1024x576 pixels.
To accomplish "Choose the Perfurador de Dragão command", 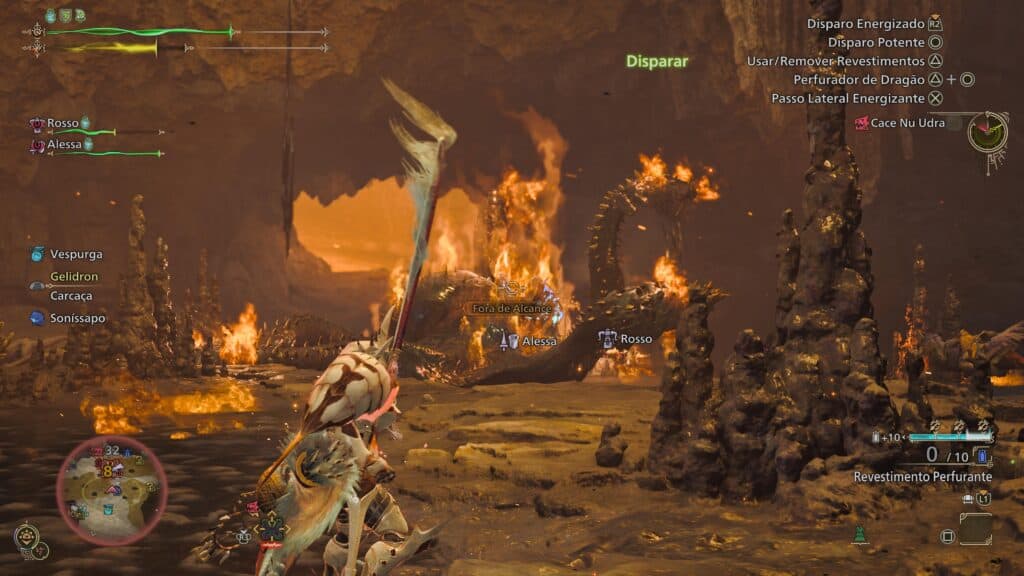I will pyautogui.click(x=859, y=79).
